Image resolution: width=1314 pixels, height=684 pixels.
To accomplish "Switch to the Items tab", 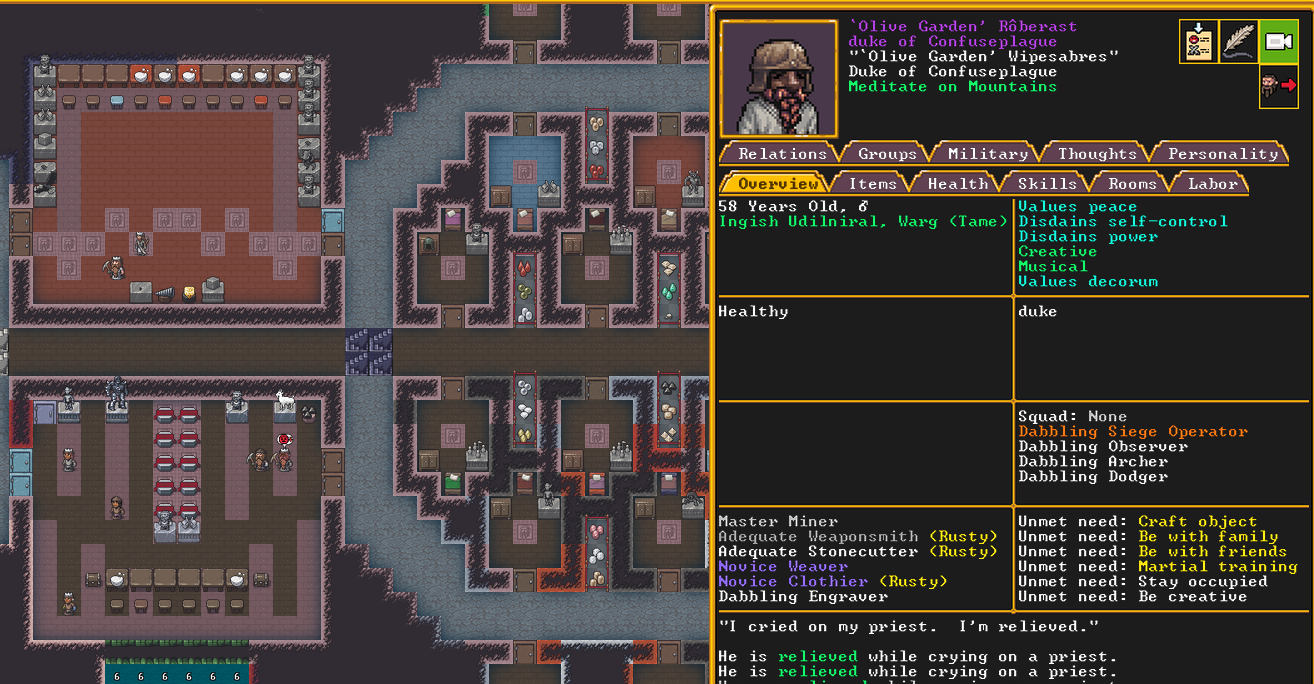I will tap(872, 183).
